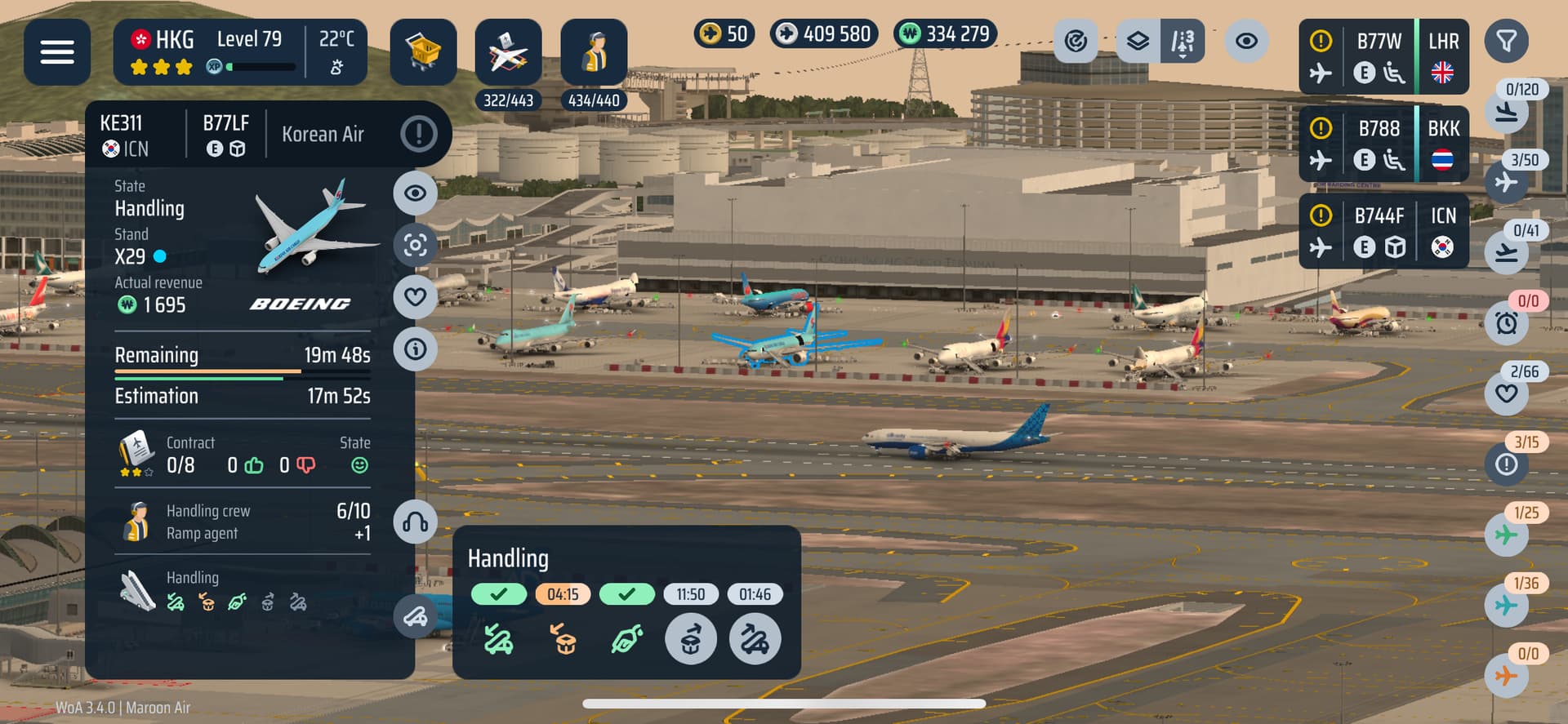Open the headset communication button
1568x724 pixels.
[415, 522]
